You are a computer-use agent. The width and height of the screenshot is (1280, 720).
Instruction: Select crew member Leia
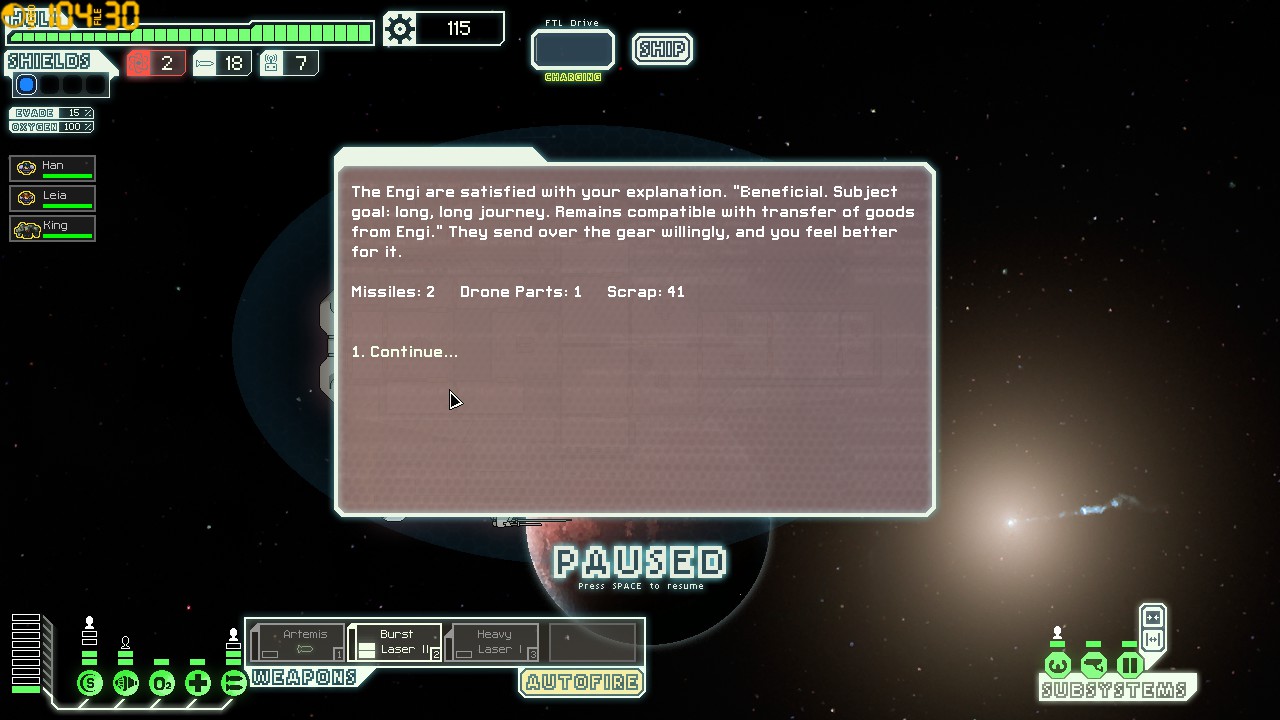click(53, 198)
